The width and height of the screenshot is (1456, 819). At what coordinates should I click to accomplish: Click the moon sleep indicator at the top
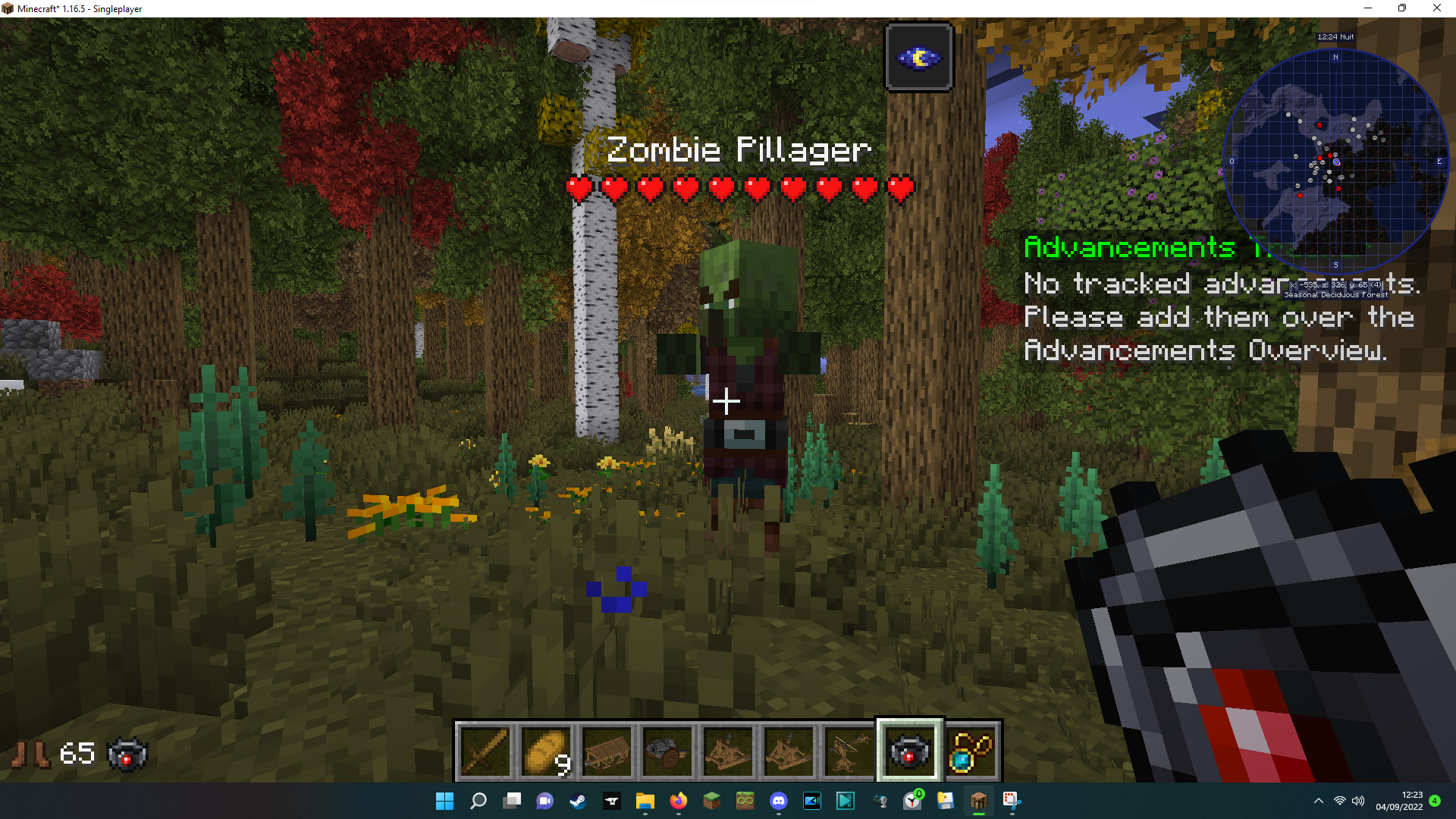pos(918,56)
